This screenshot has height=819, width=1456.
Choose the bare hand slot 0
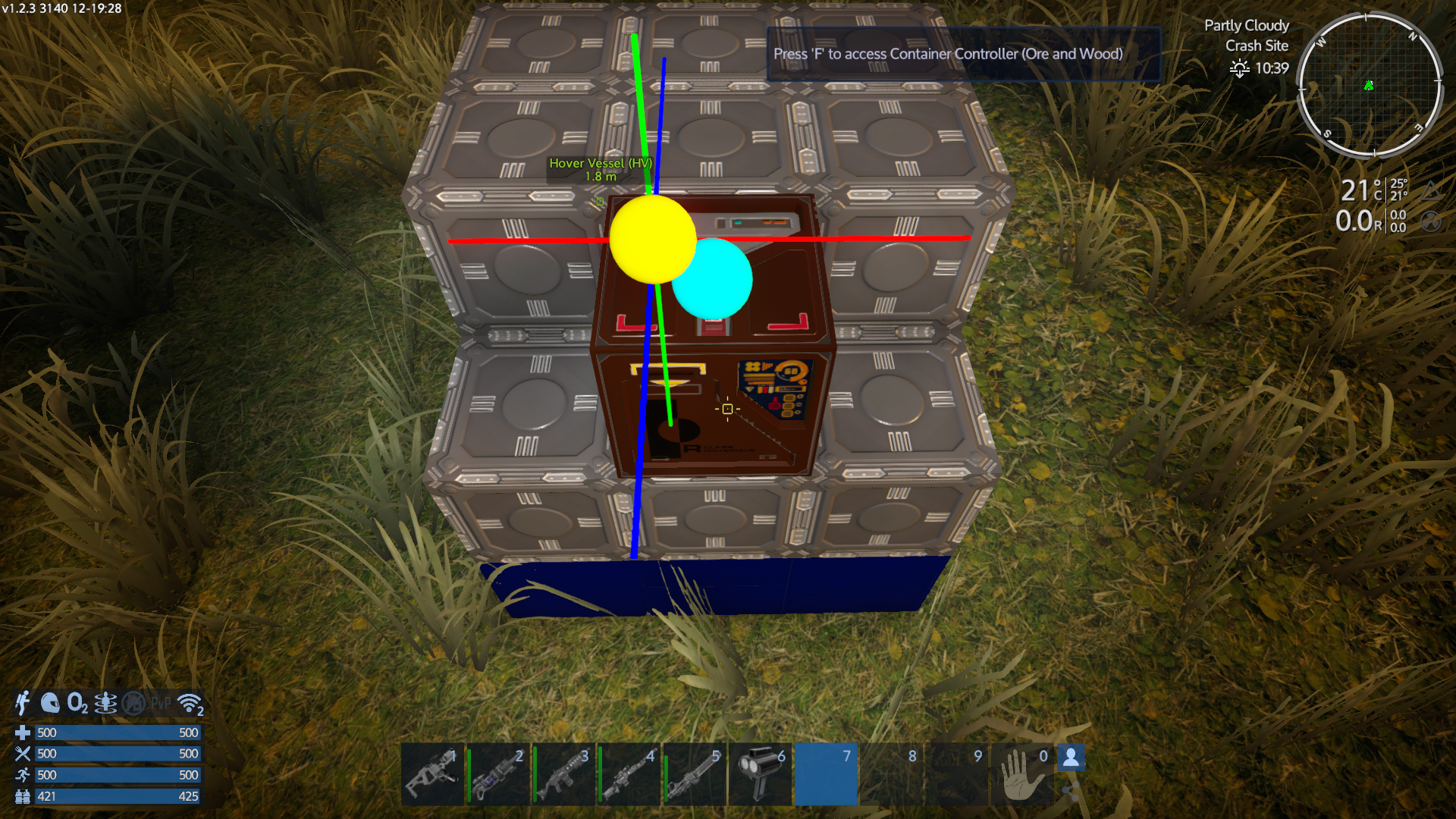coord(1023,774)
